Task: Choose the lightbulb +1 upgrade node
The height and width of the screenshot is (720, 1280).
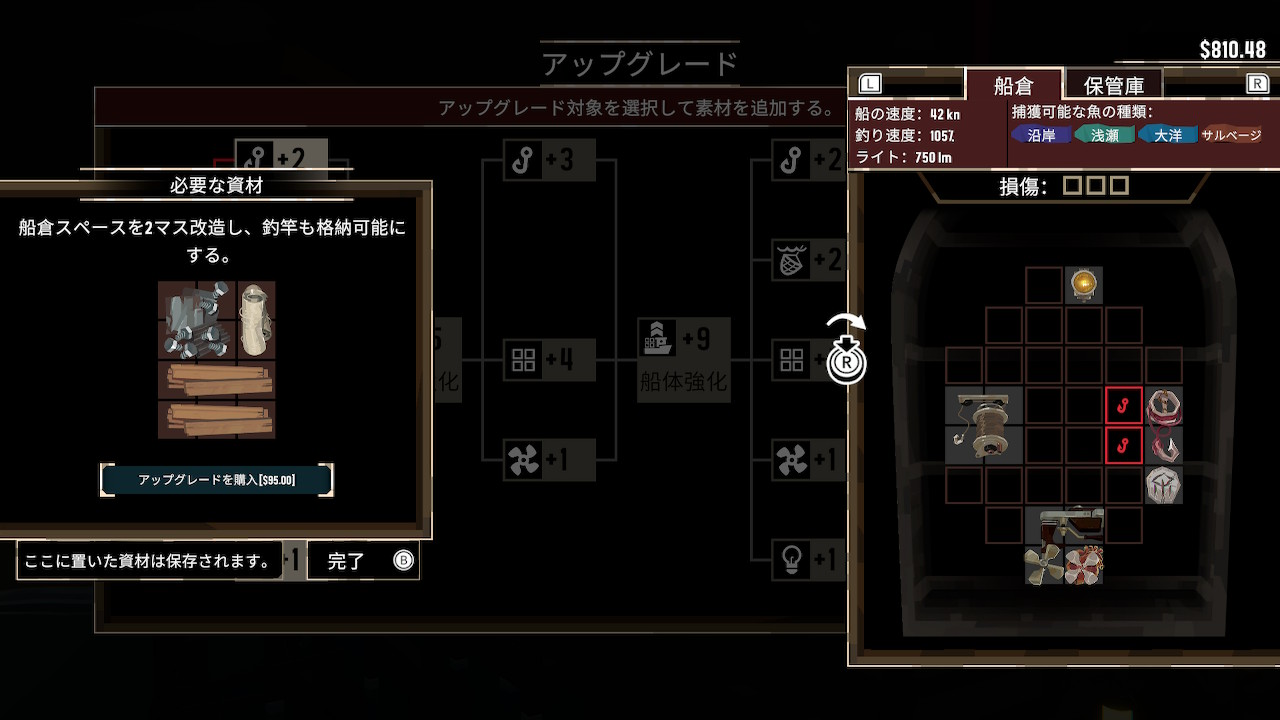Action: [x=806, y=560]
